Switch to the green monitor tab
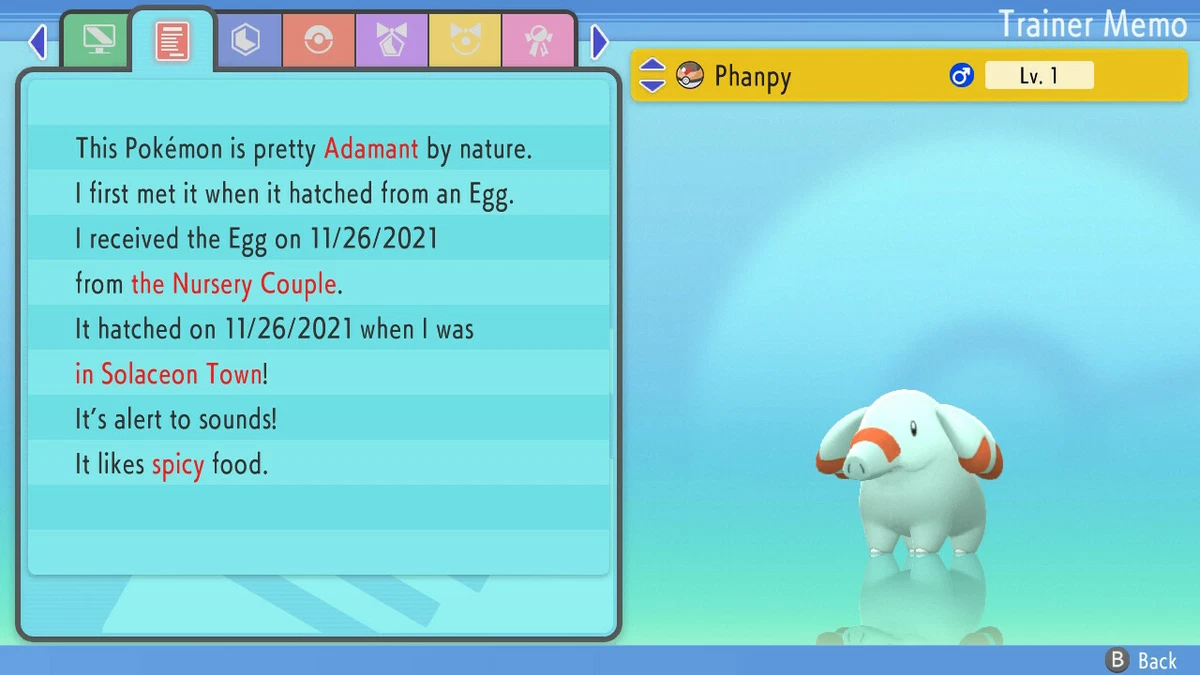 97,41
